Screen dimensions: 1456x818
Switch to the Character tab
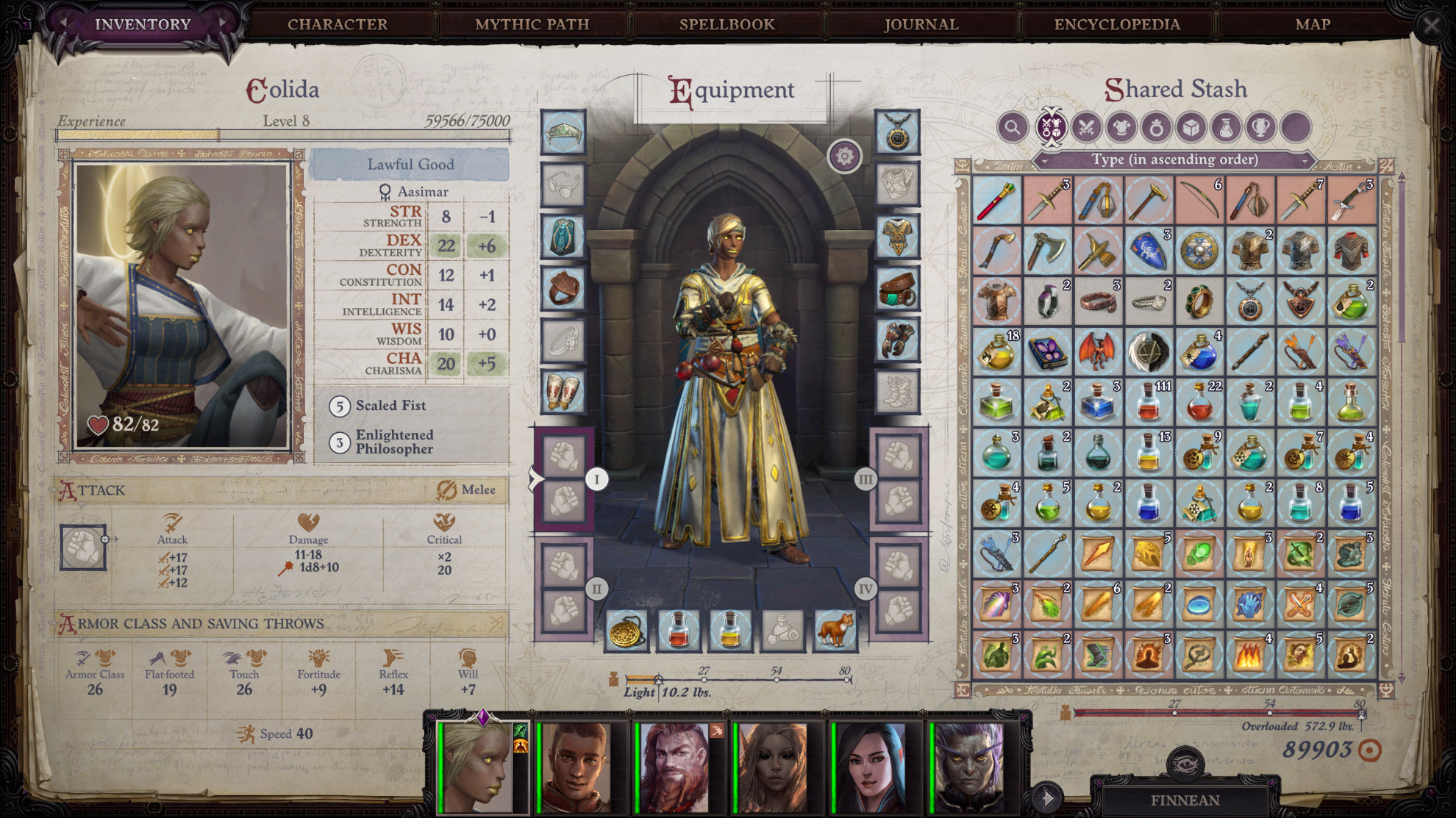click(x=338, y=24)
